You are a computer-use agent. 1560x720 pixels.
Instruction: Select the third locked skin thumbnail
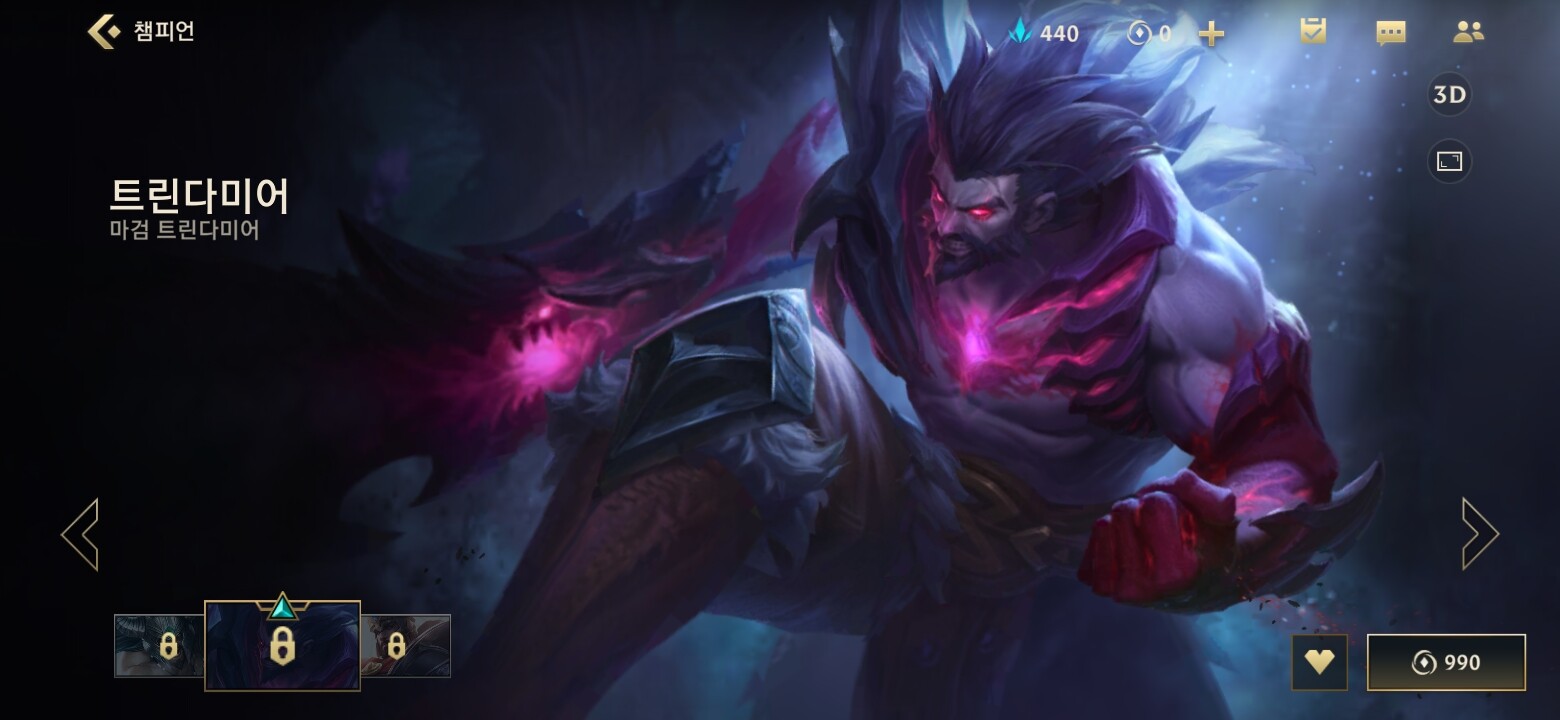(x=405, y=646)
